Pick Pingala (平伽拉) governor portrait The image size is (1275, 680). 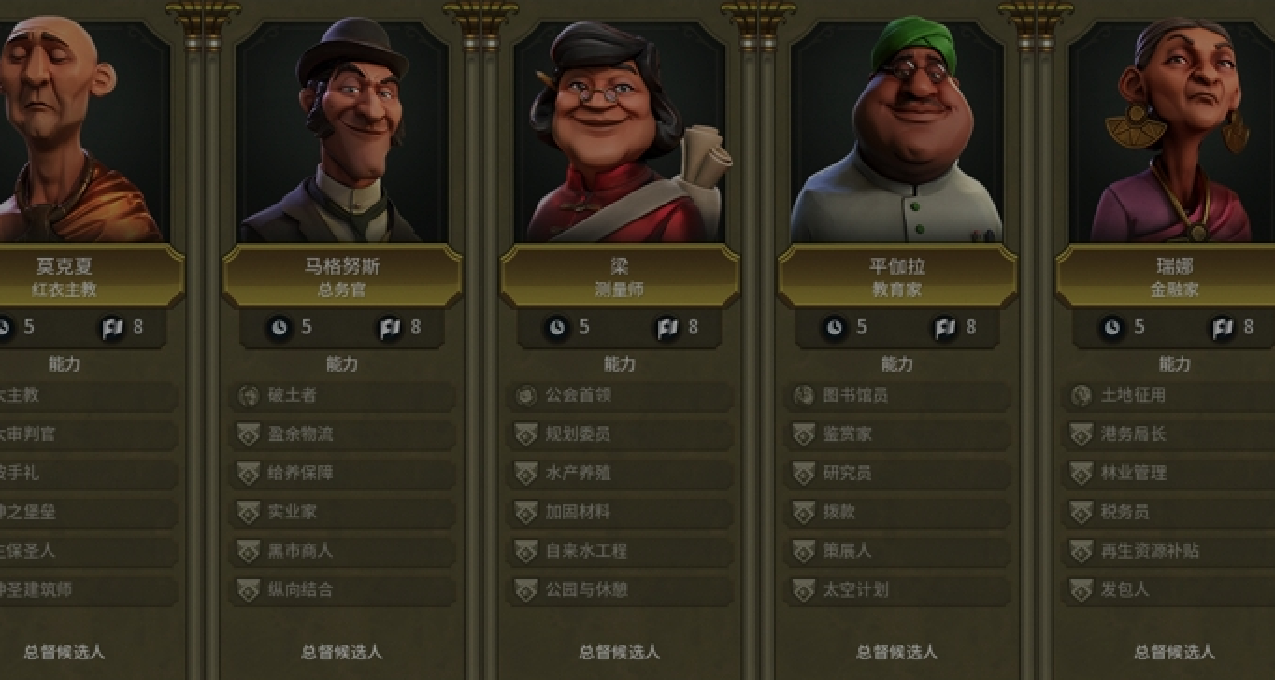pos(897,130)
